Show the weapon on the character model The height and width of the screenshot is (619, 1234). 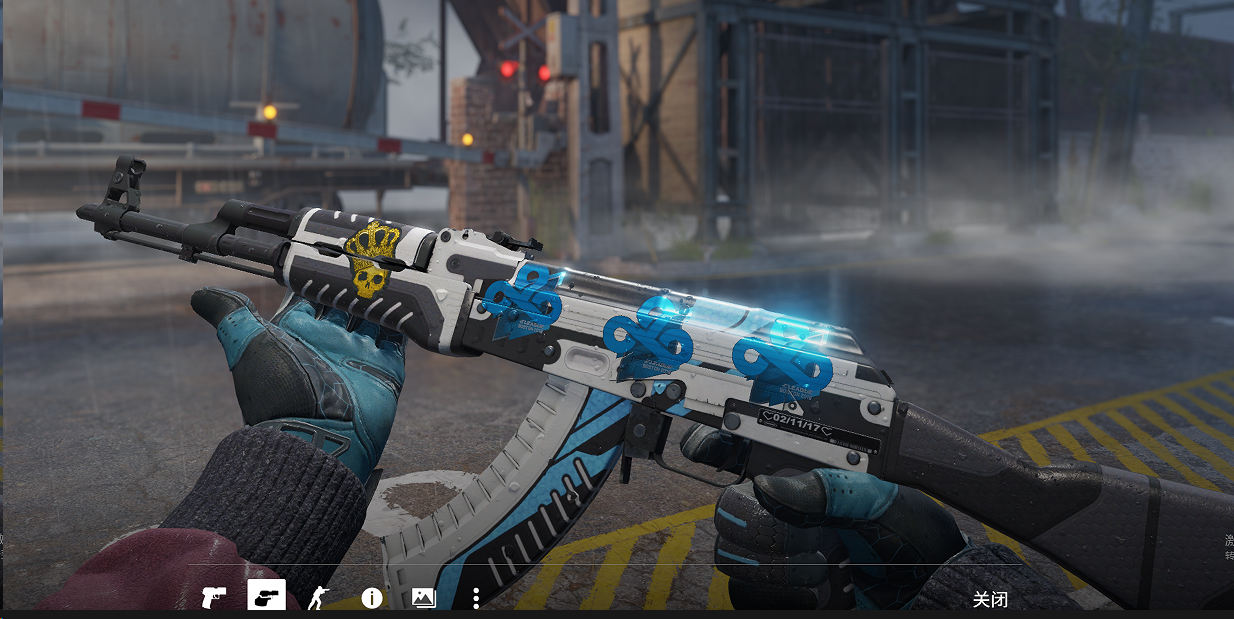click(x=319, y=598)
